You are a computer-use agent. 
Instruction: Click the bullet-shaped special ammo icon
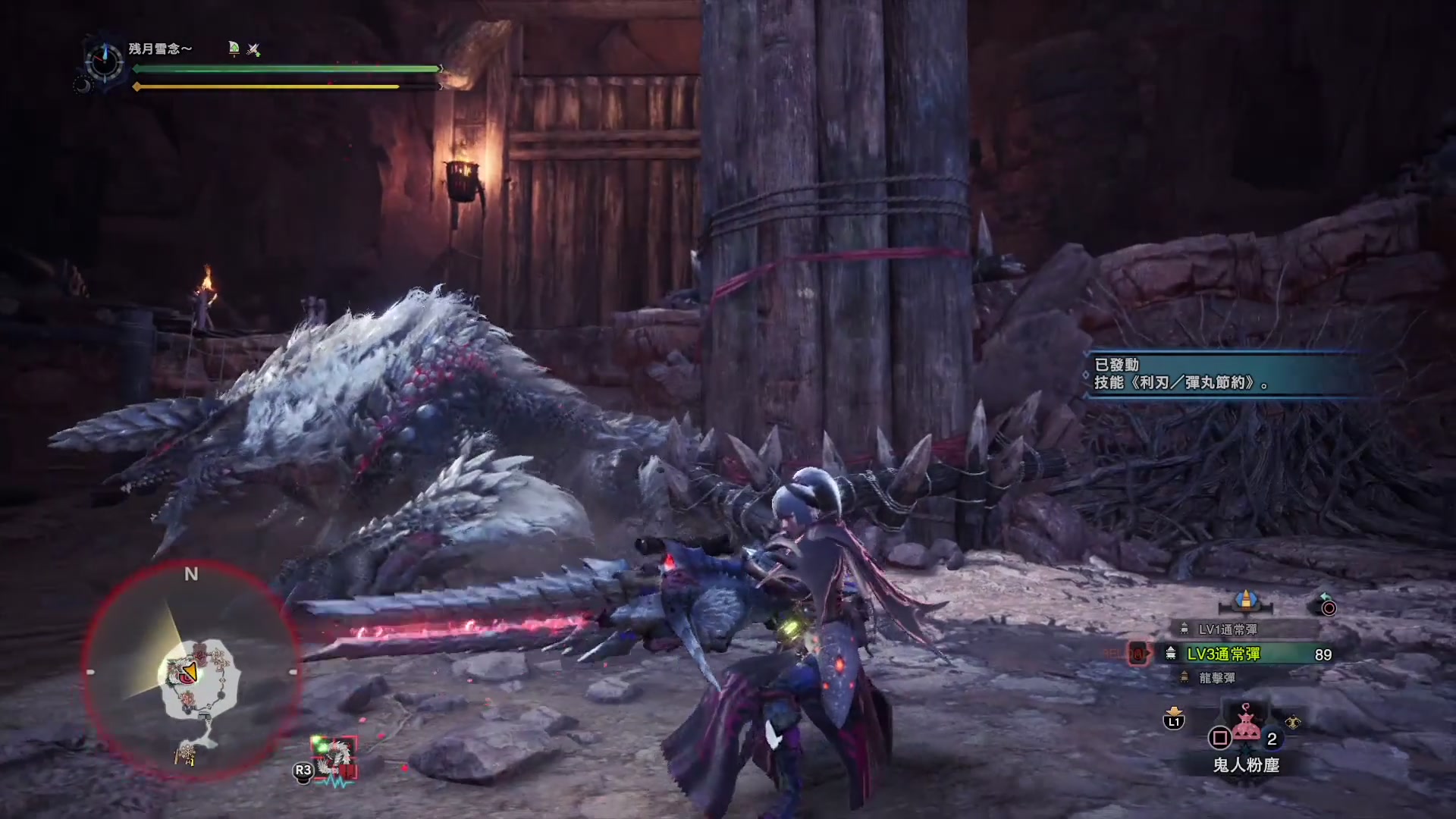(1245, 600)
